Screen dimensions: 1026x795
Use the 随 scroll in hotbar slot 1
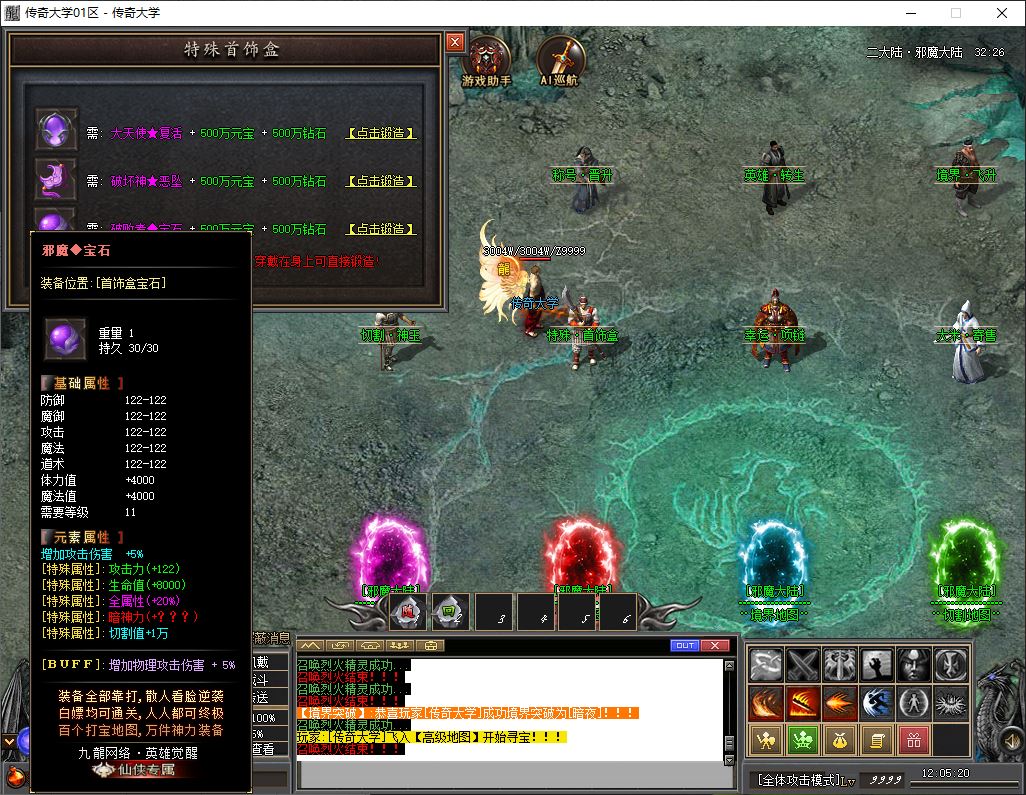pyautogui.click(x=407, y=612)
